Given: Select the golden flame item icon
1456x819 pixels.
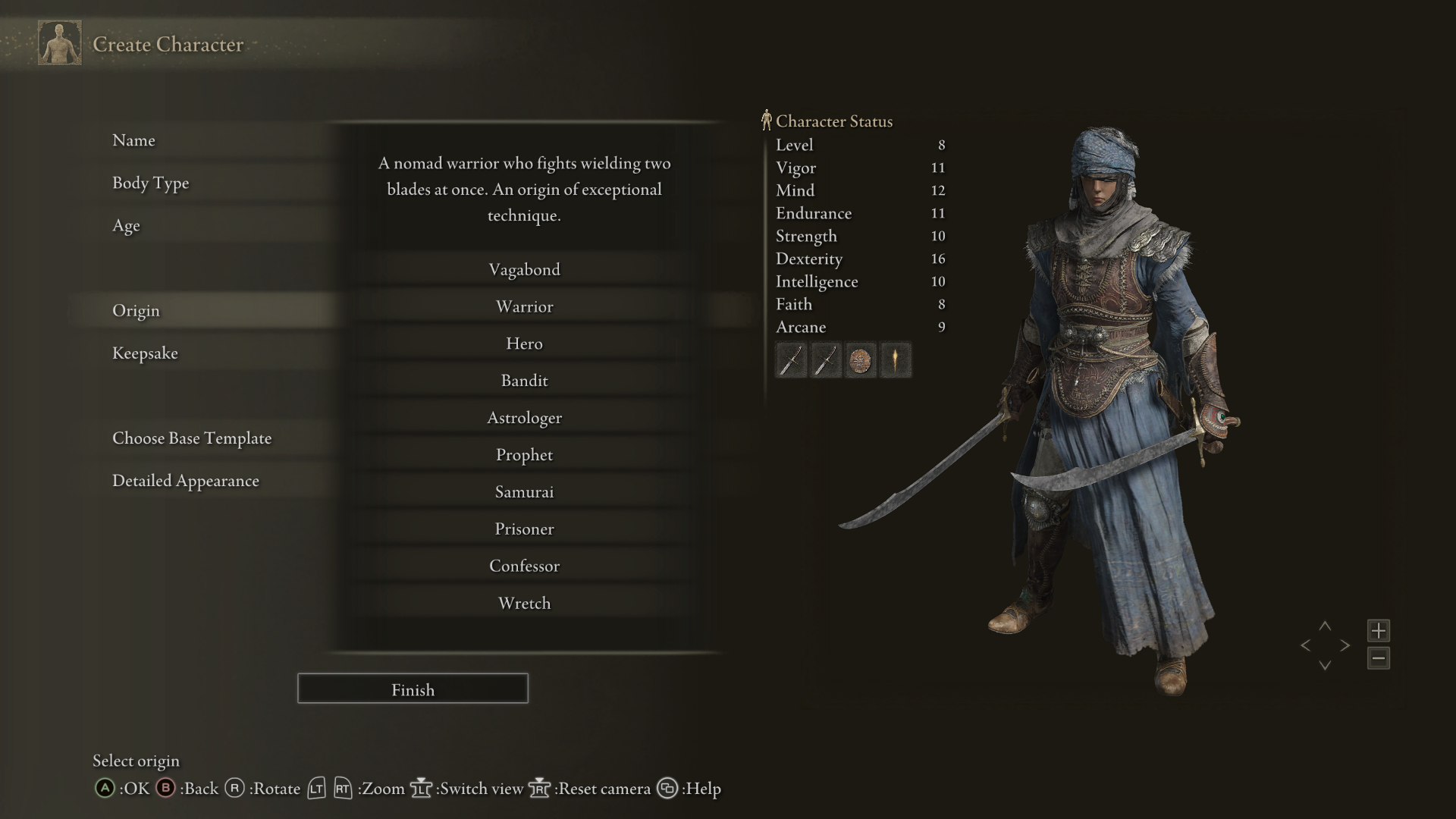Looking at the screenshot, I should 896,360.
